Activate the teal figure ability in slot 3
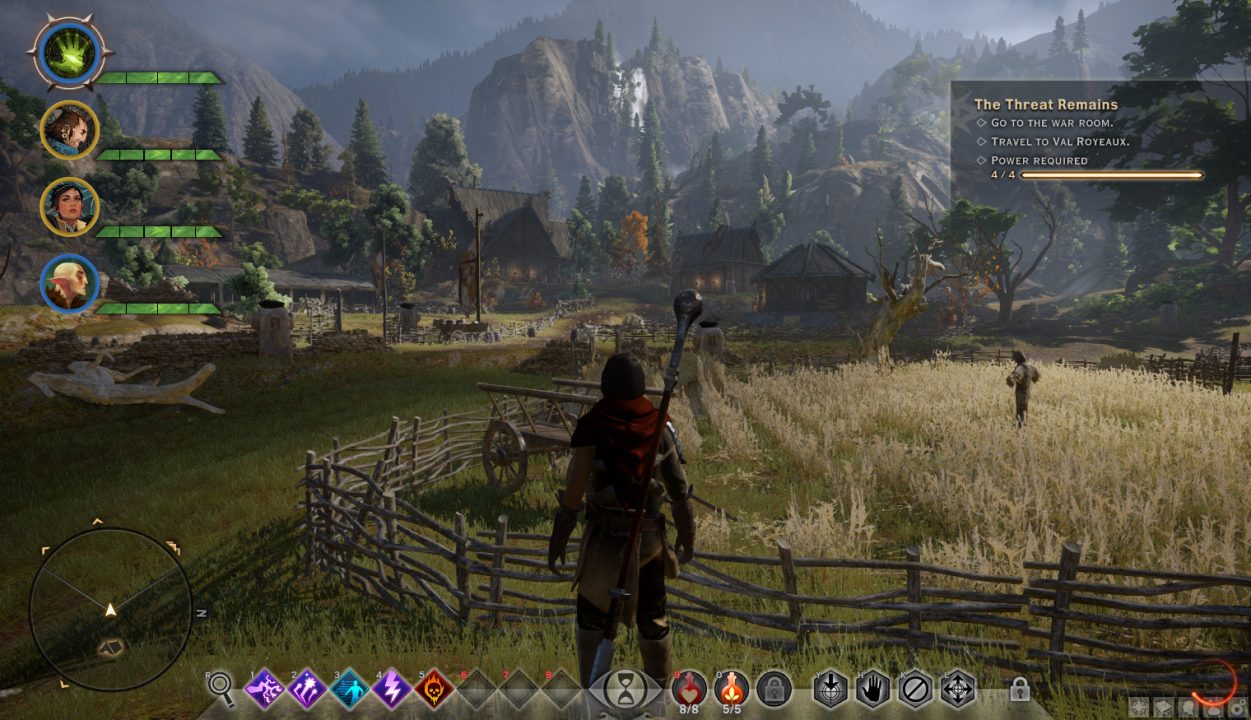The height and width of the screenshot is (720, 1251). click(x=350, y=689)
